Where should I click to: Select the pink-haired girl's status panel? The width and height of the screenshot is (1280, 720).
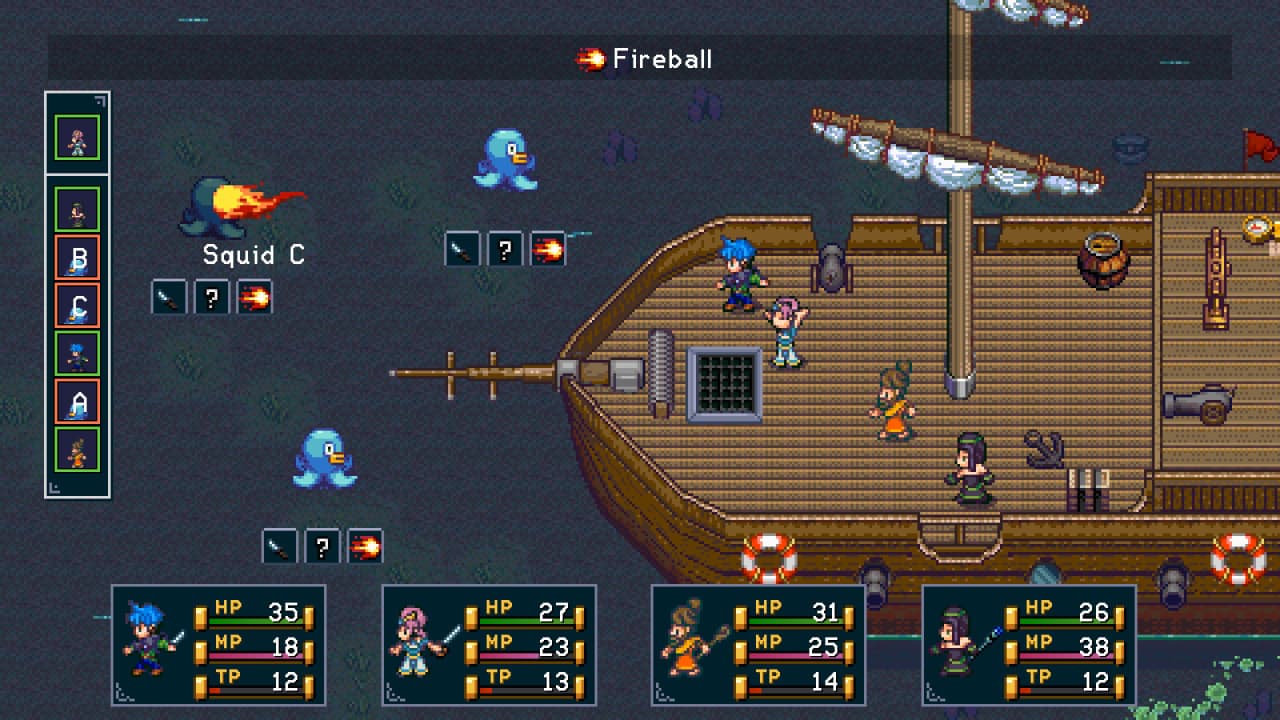point(489,644)
